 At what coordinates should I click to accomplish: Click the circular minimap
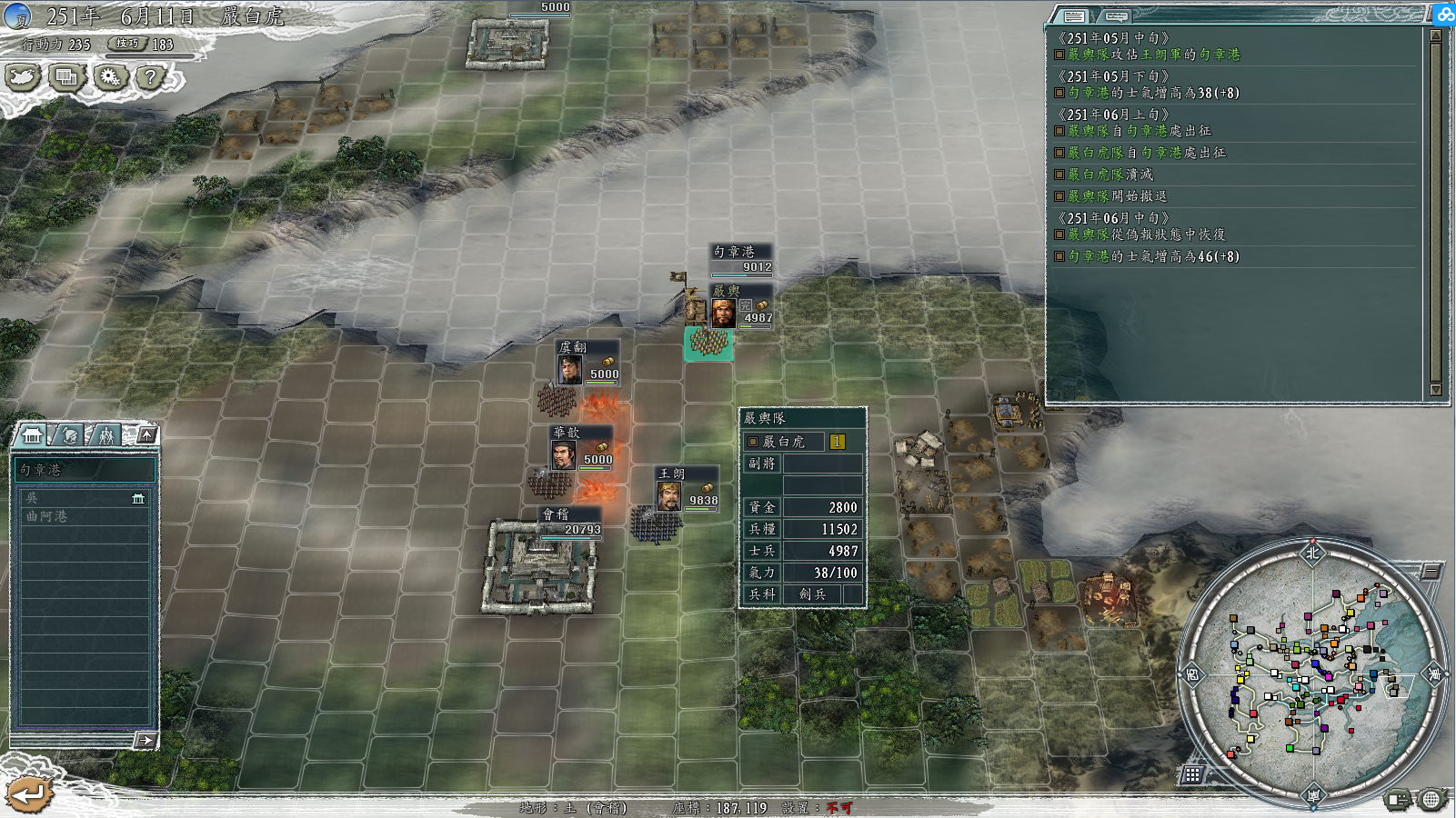pyautogui.click(x=1312, y=673)
